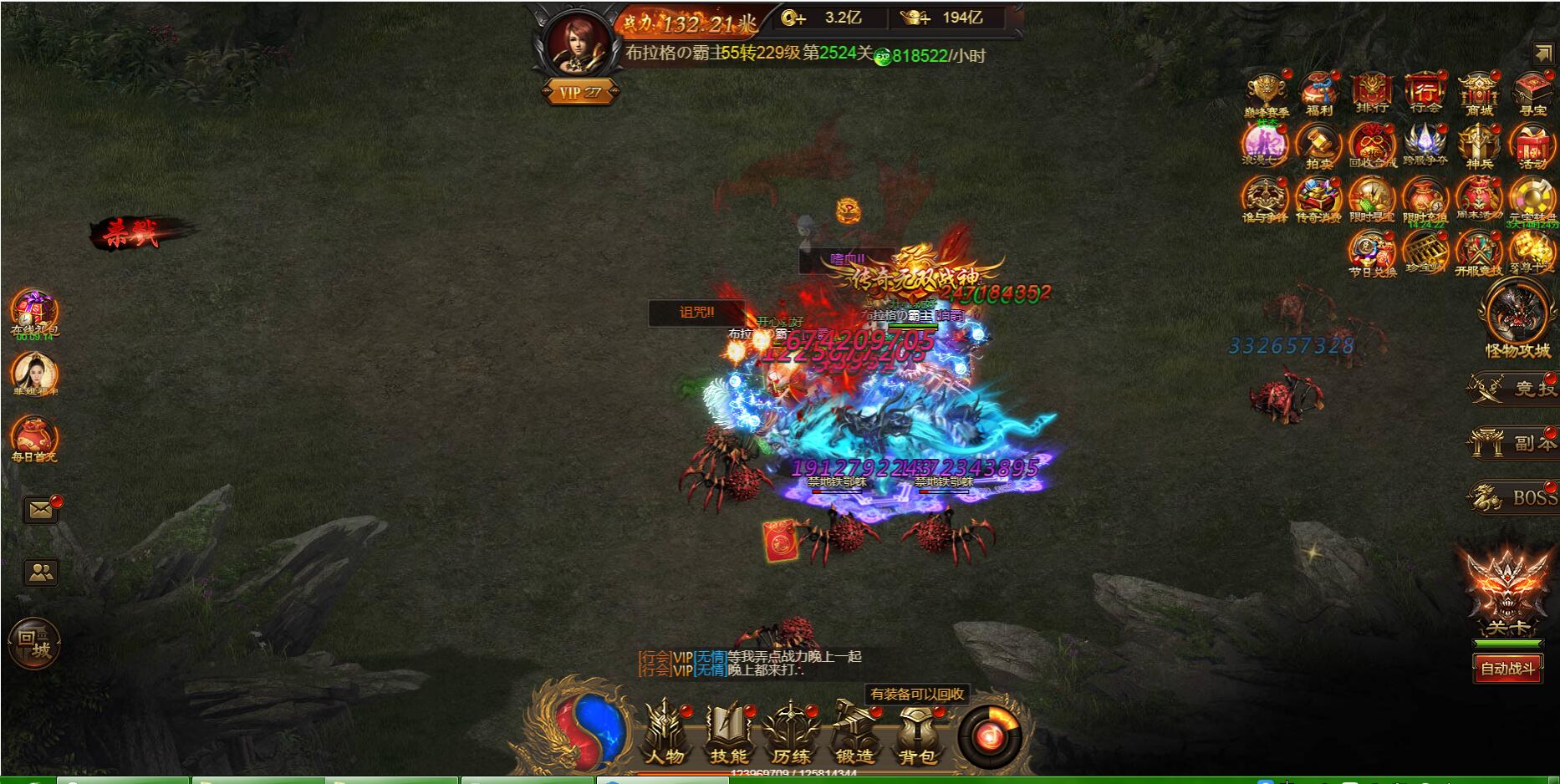Screen dimensions: 1560x784
Task: Open the 拍卖 auction house
Action: (1319, 146)
